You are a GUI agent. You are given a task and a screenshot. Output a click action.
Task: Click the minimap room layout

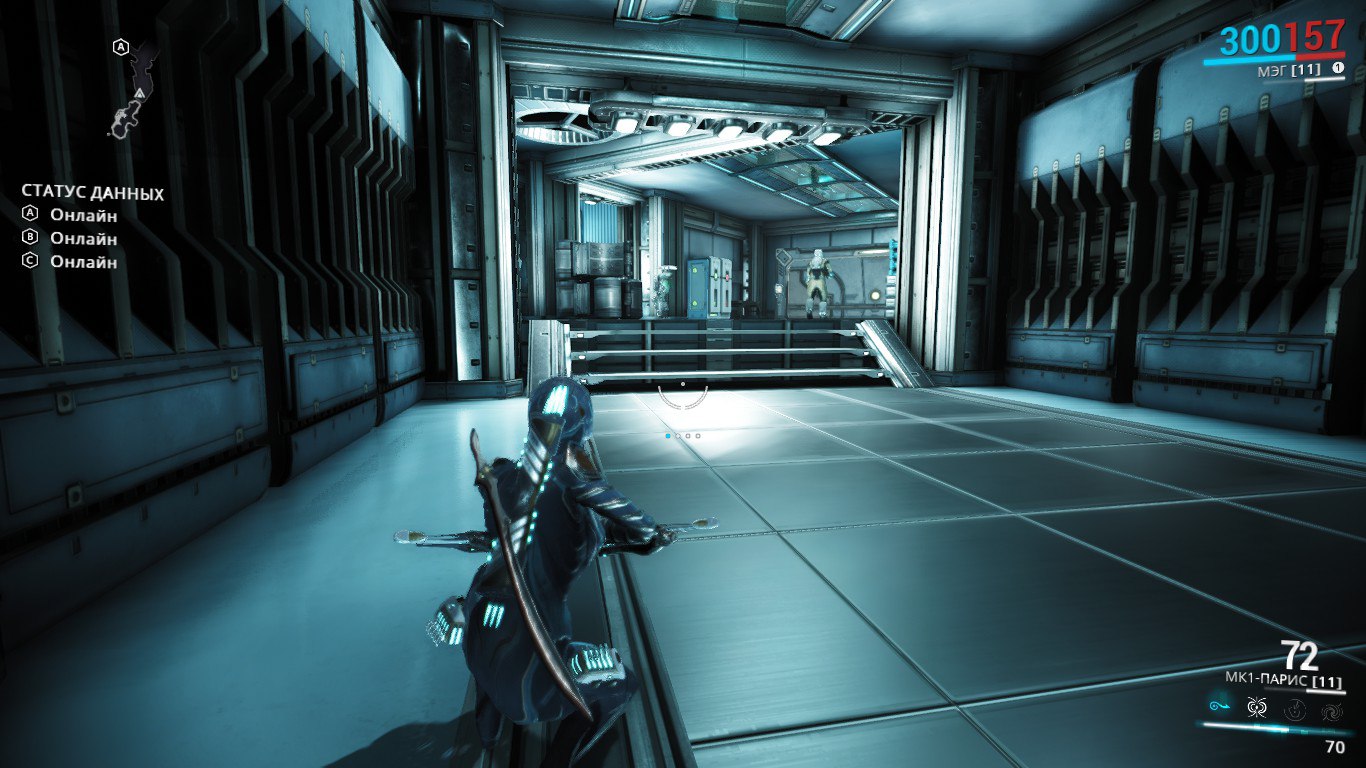134,88
